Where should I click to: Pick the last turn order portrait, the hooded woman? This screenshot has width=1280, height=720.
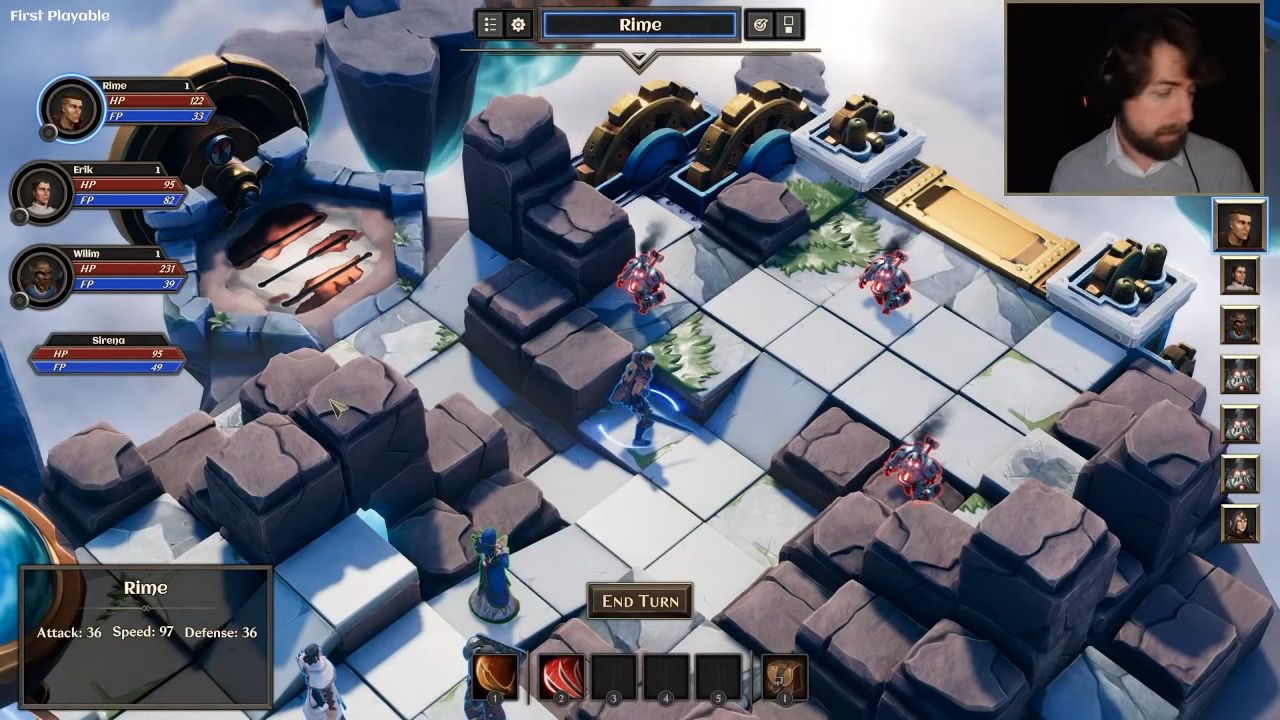(1240, 523)
